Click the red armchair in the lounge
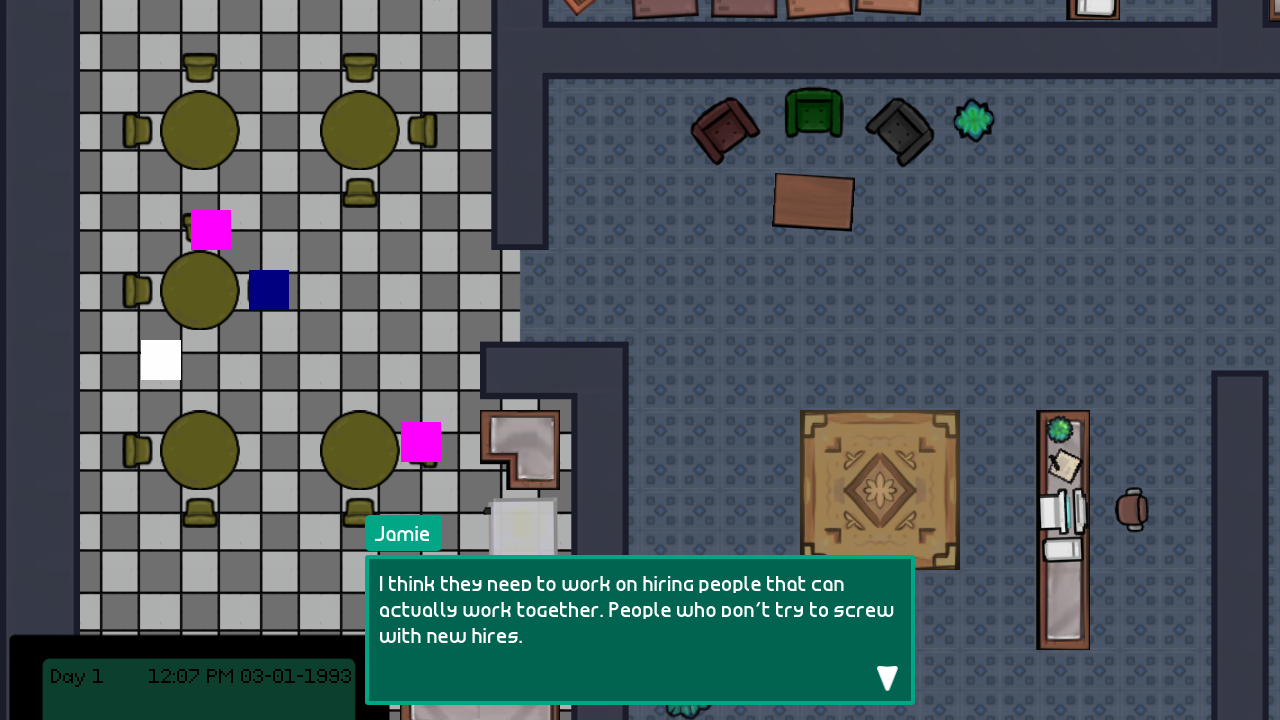The height and width of the screenshot is (720, 1280). (725, 130)
